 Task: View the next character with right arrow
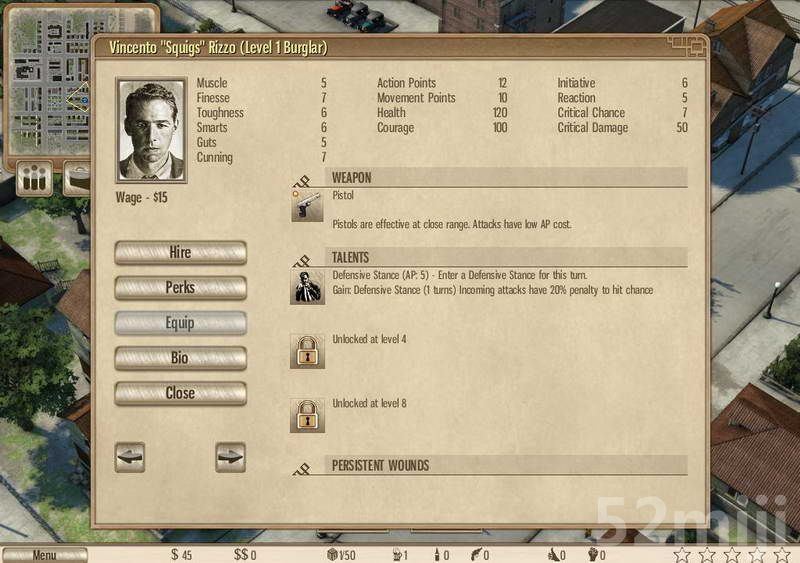[230, 457]
